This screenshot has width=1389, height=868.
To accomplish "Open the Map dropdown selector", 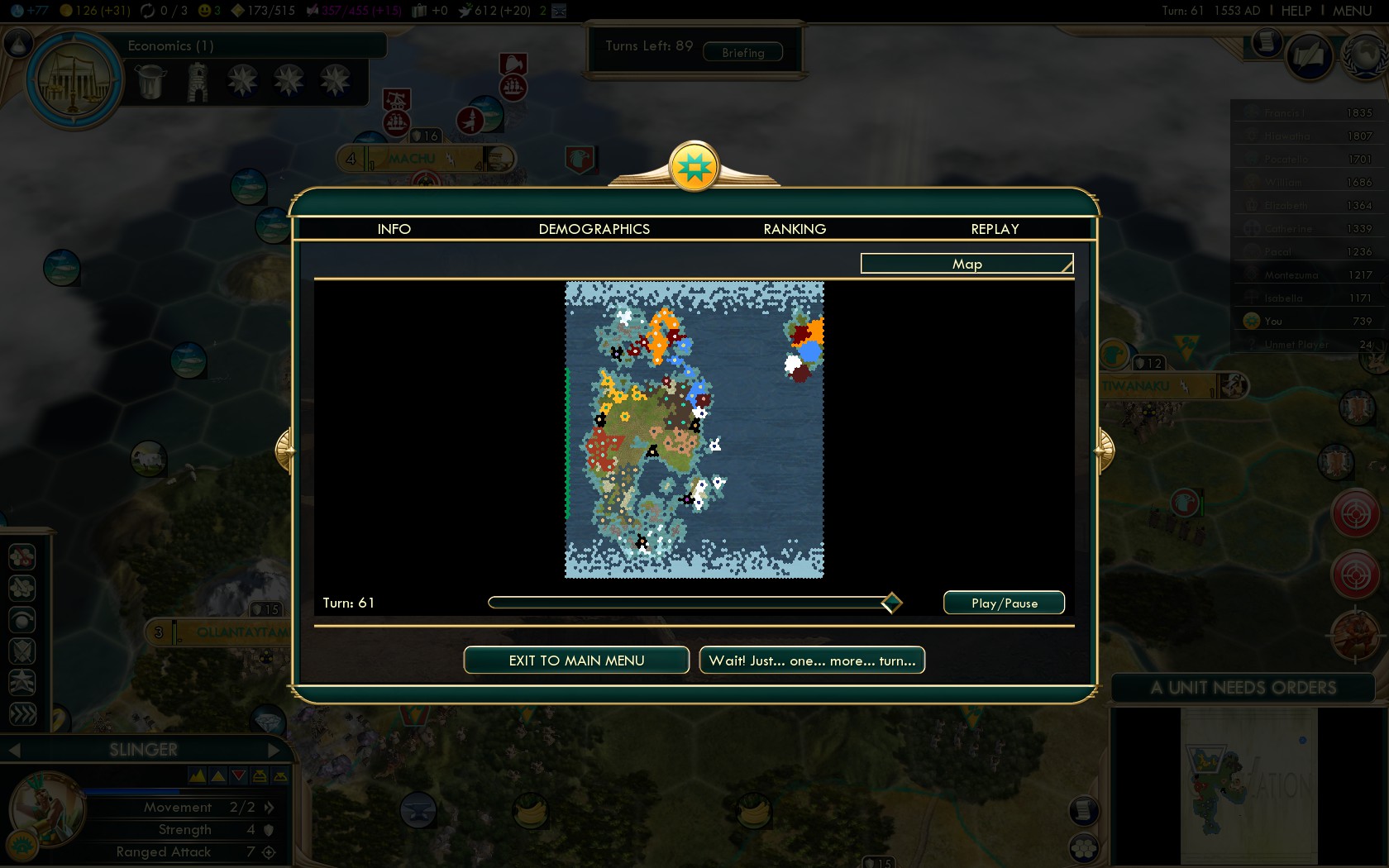I will [967, 264].
